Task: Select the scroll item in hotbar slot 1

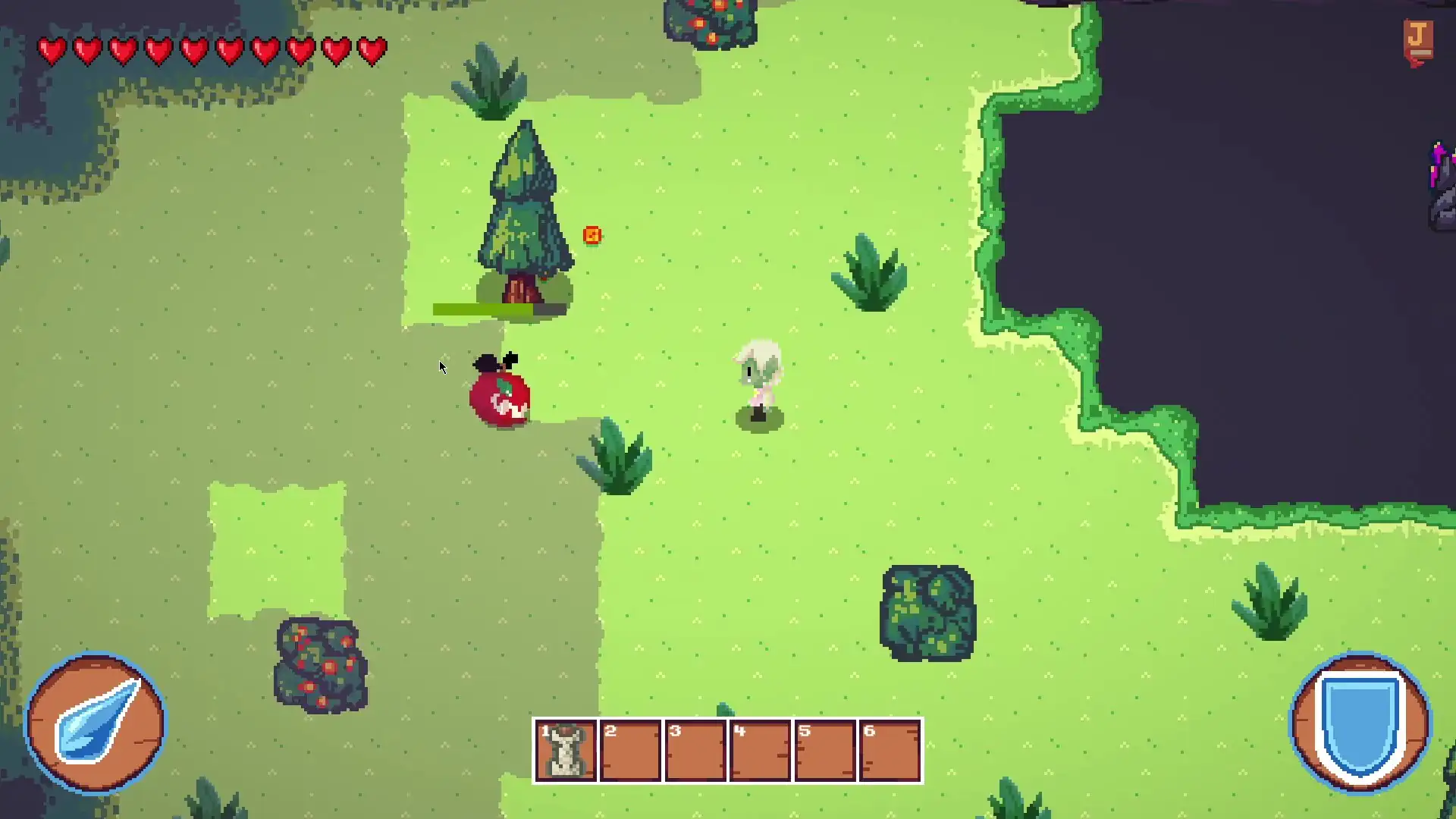Action: 565,751
